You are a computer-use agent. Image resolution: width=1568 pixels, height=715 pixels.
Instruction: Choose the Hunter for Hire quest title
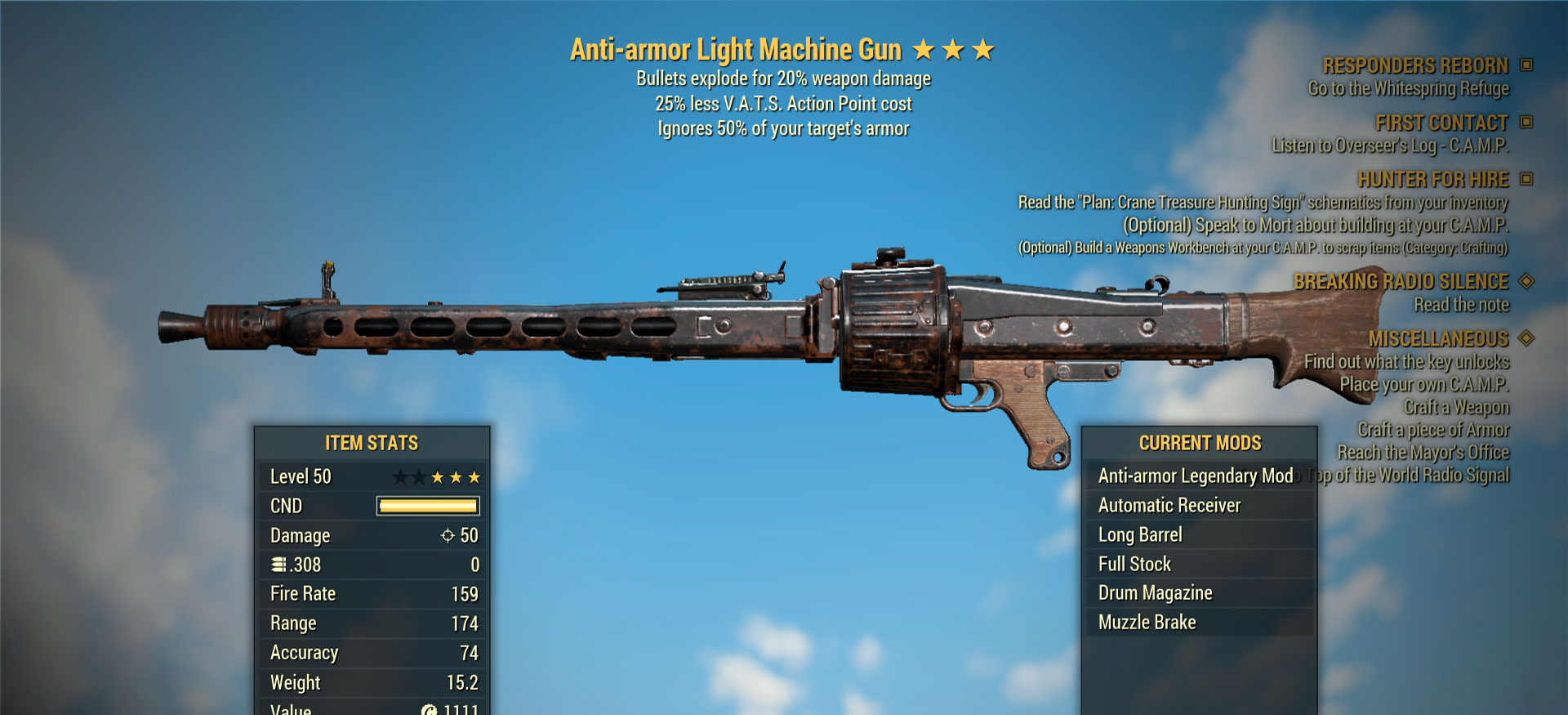pos(1432,179)
